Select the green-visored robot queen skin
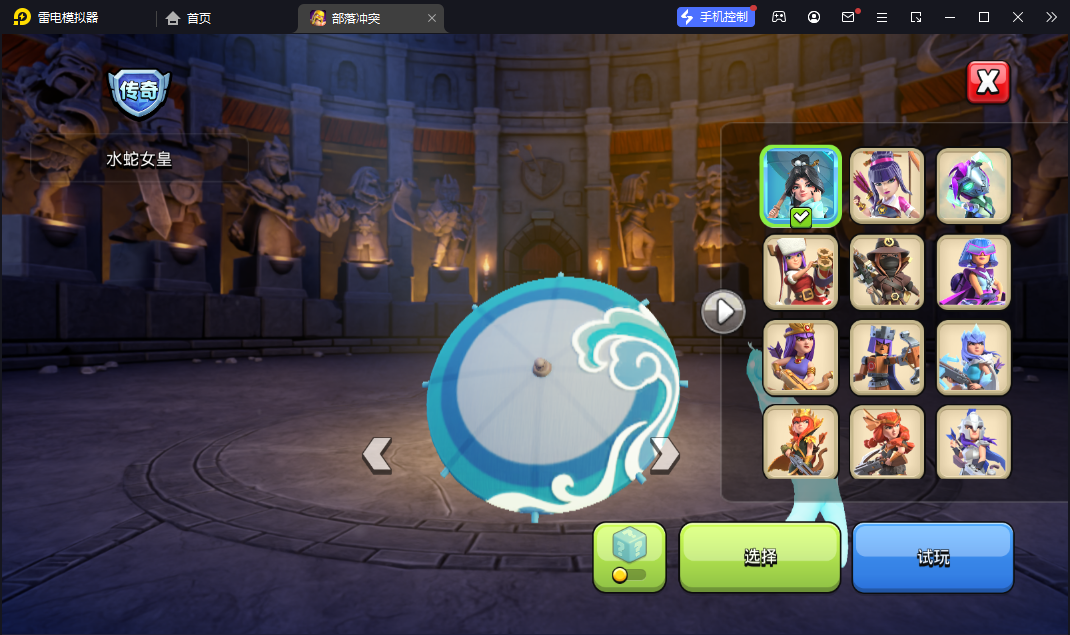Image resolution: width=1070 pixels, height=635 pixels. (973, 186)
